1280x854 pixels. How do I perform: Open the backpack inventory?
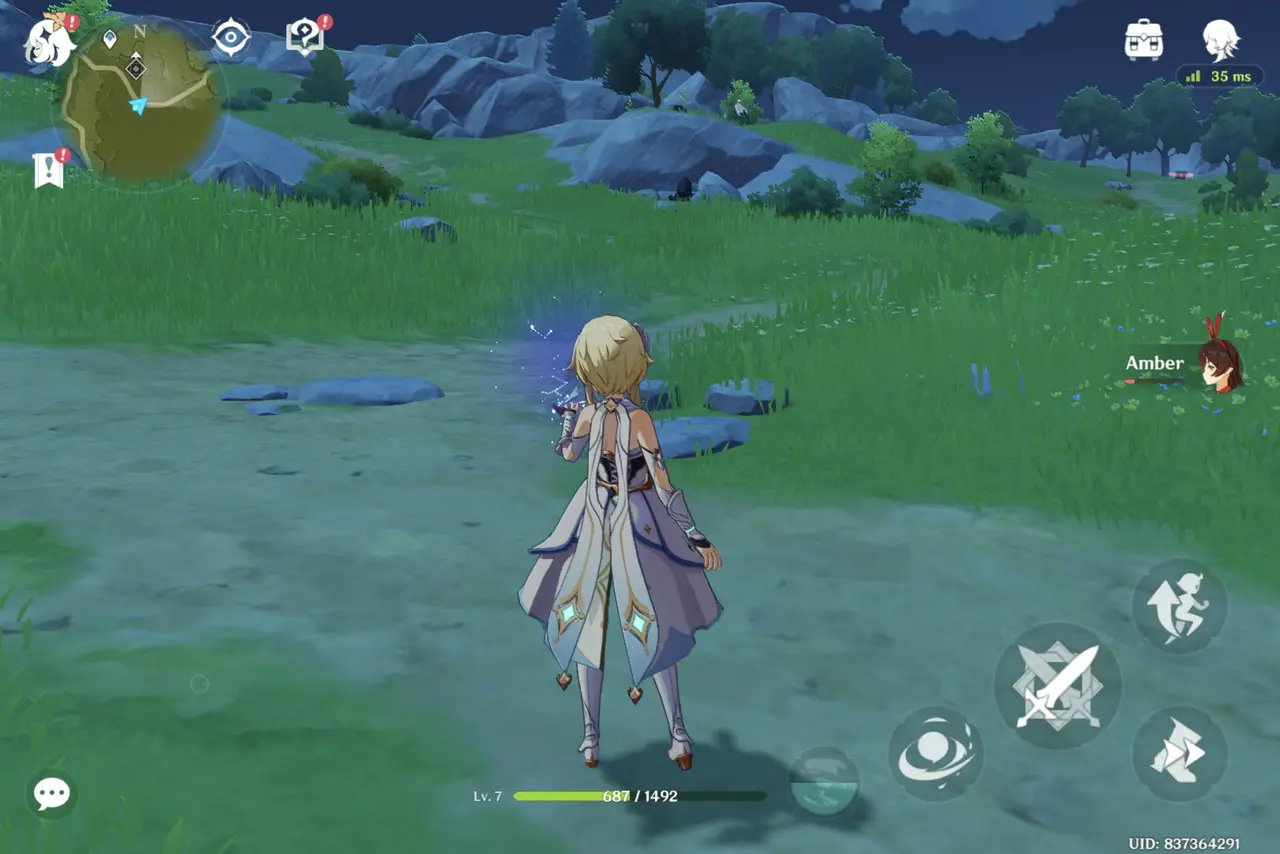pos(1143,40)
